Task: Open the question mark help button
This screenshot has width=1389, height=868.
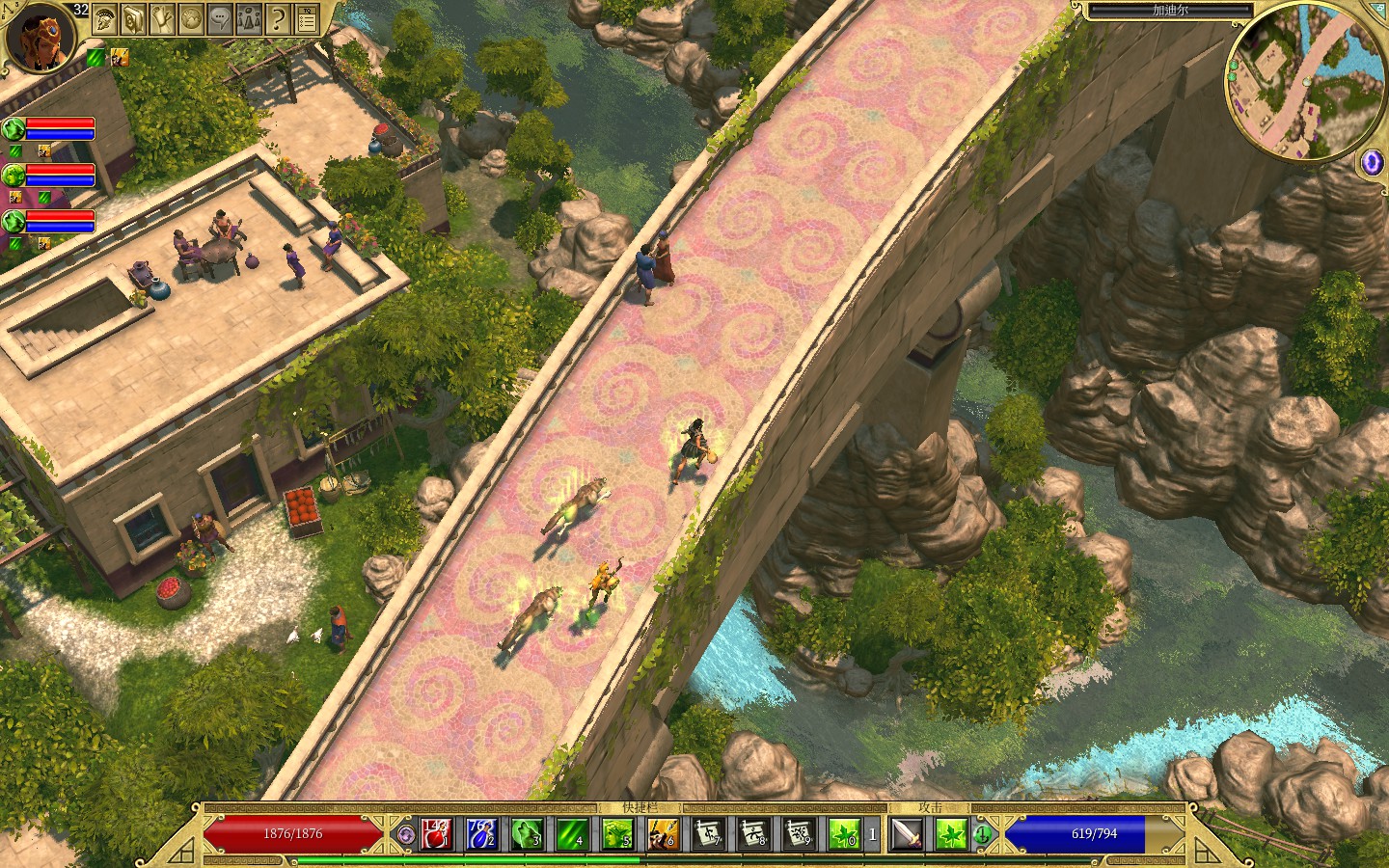Action: pos(278,17)
